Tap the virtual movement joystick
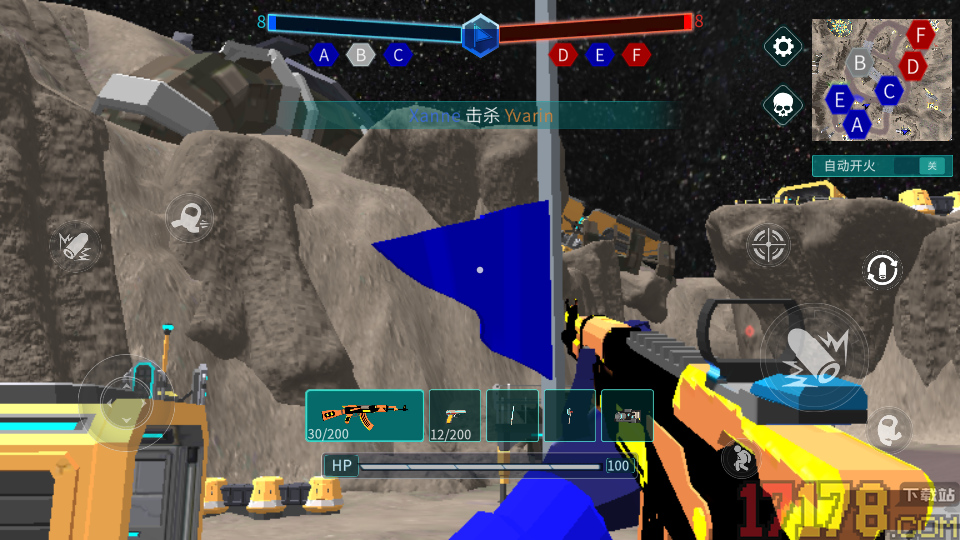This screenshot has width=960, height=540. click(x=126, y=401)
